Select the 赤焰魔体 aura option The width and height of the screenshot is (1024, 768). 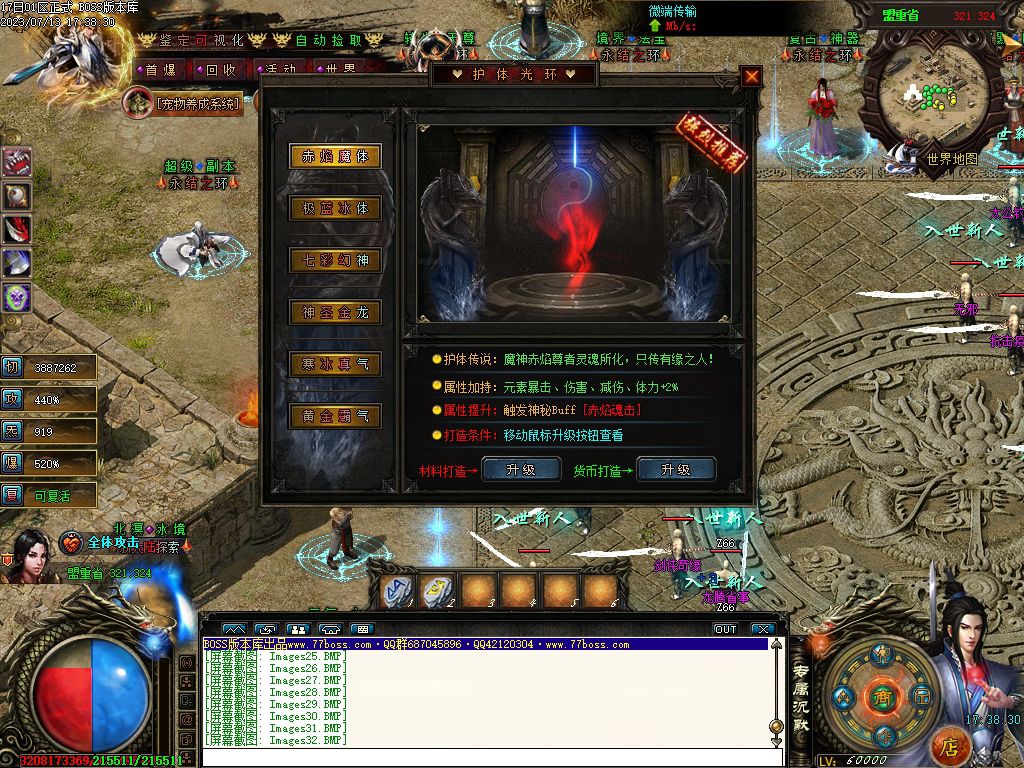click(335, 156)
